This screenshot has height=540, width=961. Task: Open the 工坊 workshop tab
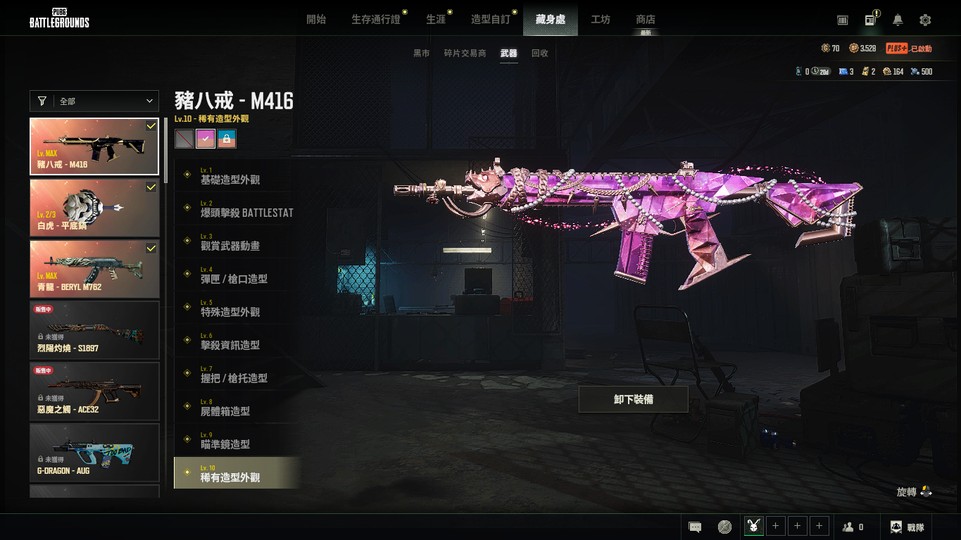pyautogui.click(x=601, y=19)
